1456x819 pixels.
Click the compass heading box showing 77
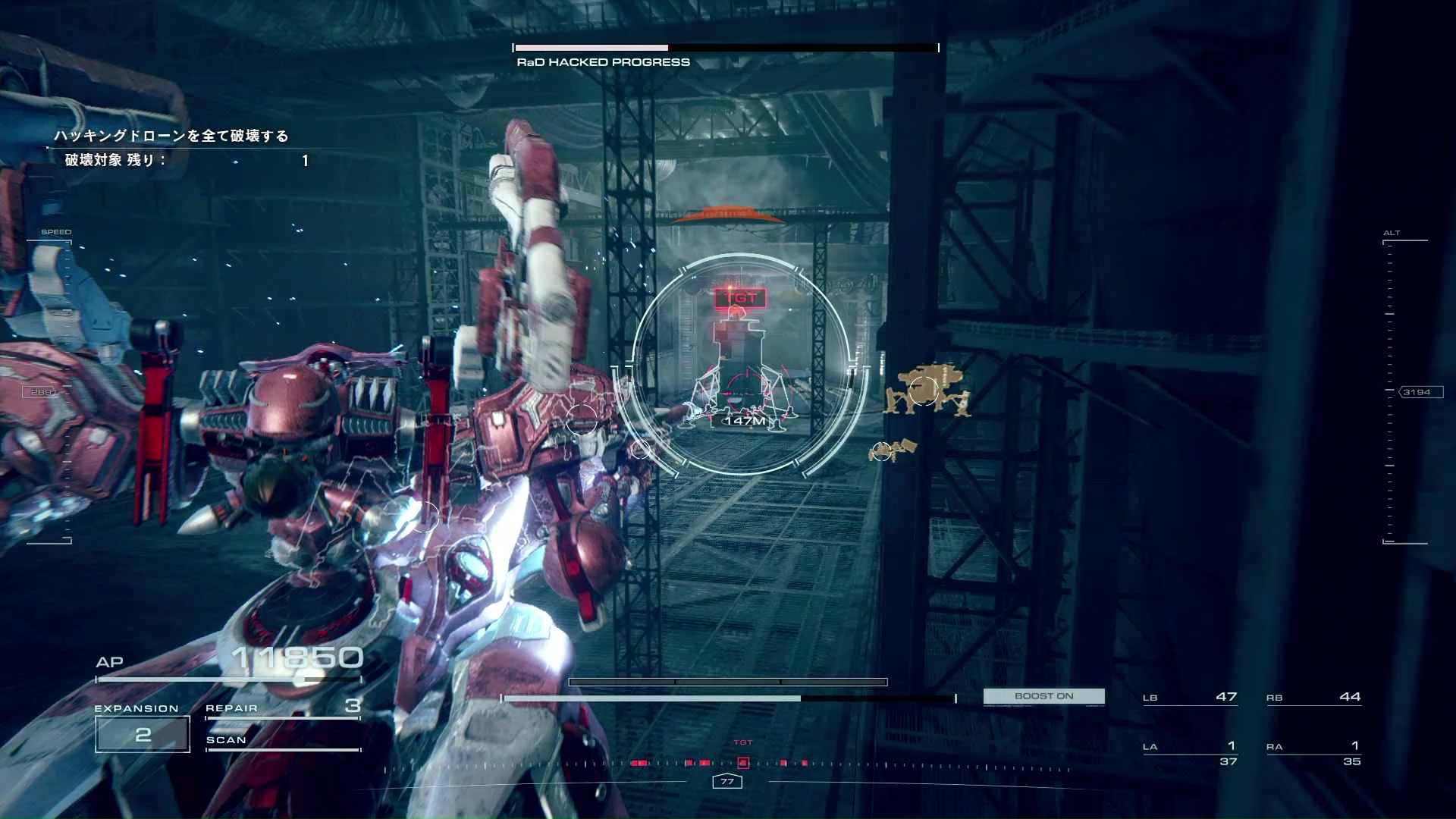[x=727, y=781]
